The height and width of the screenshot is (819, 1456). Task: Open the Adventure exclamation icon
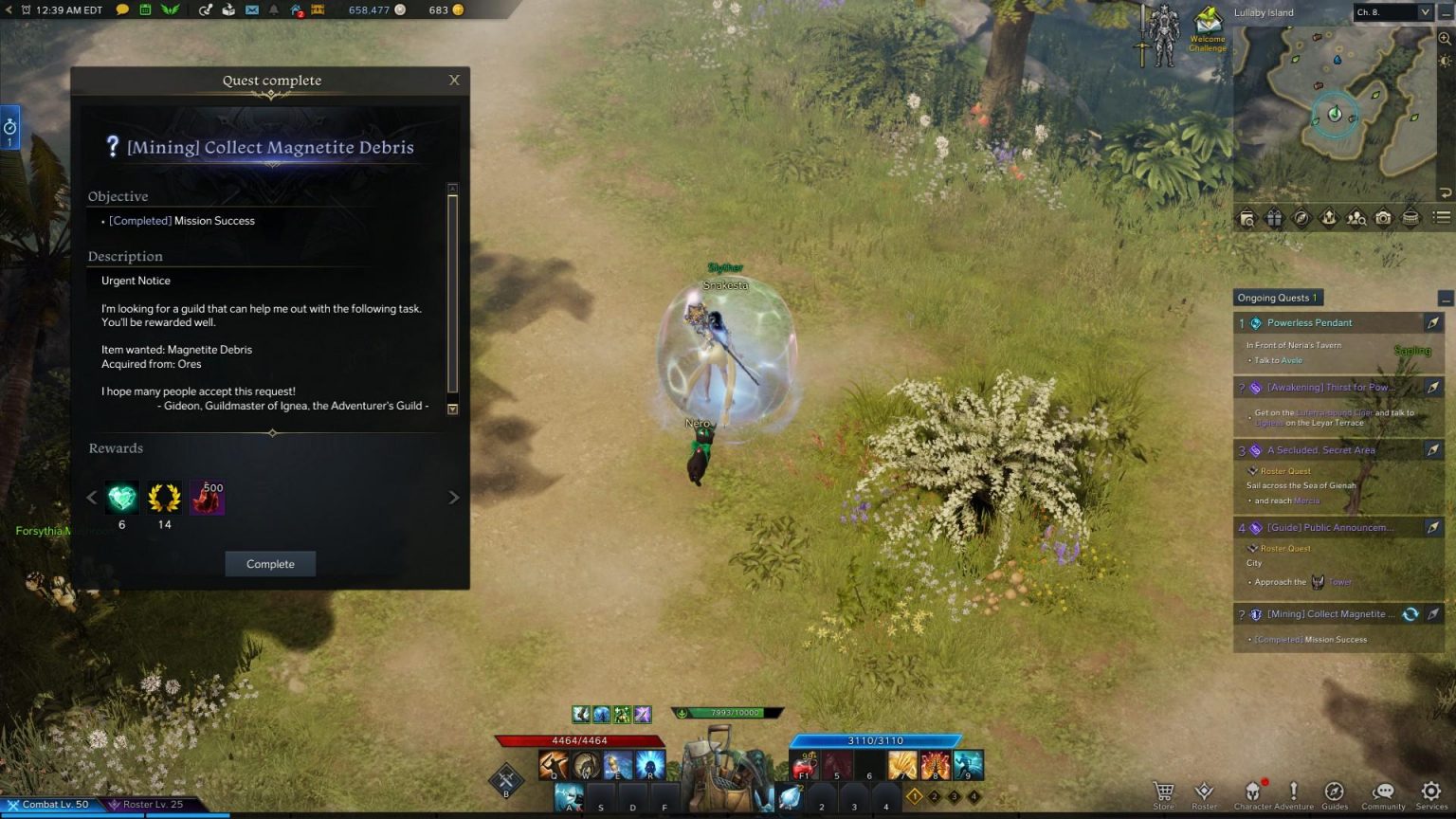tap(1293, 792)
